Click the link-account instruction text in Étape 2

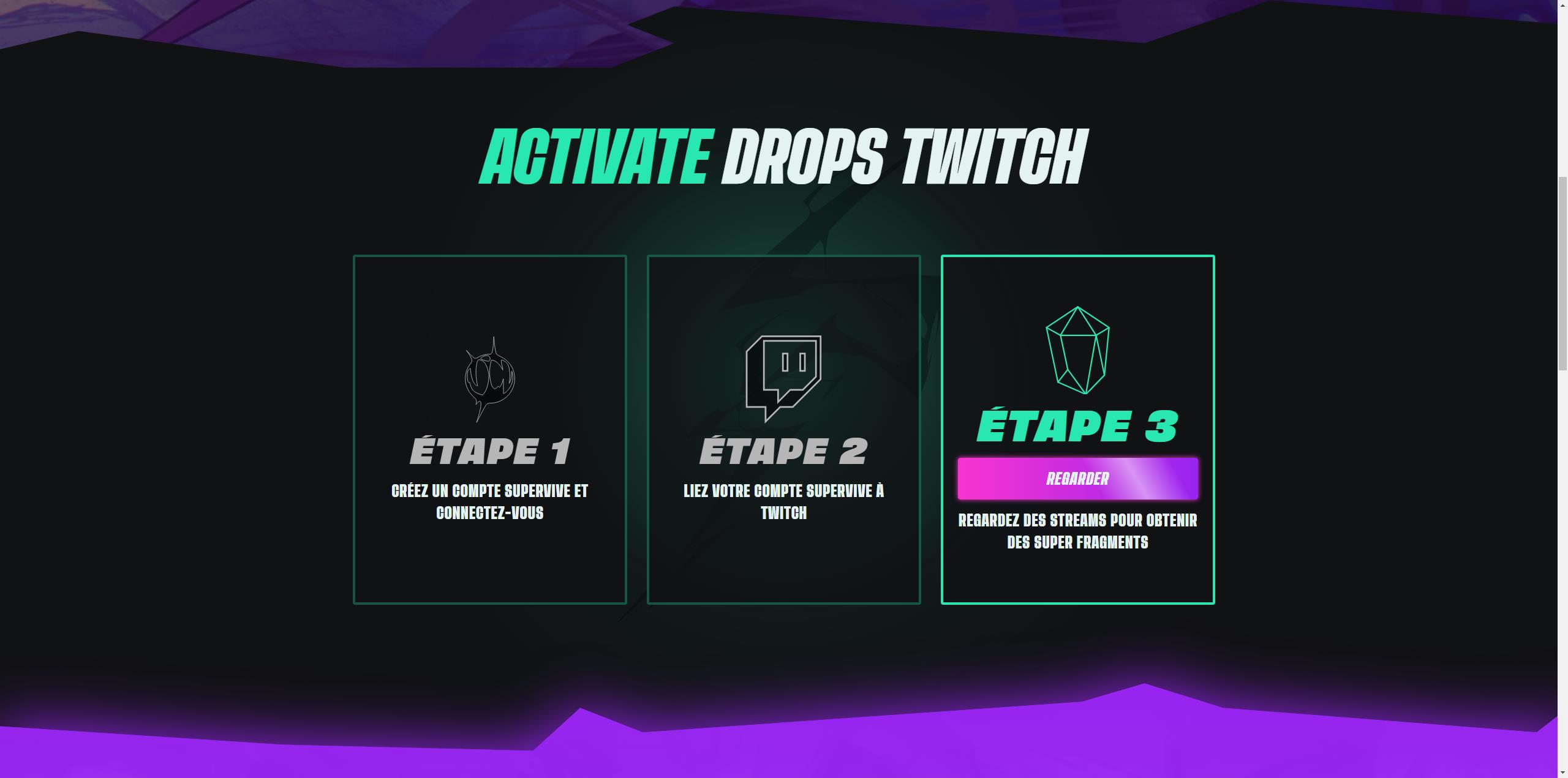coord(784,502)
